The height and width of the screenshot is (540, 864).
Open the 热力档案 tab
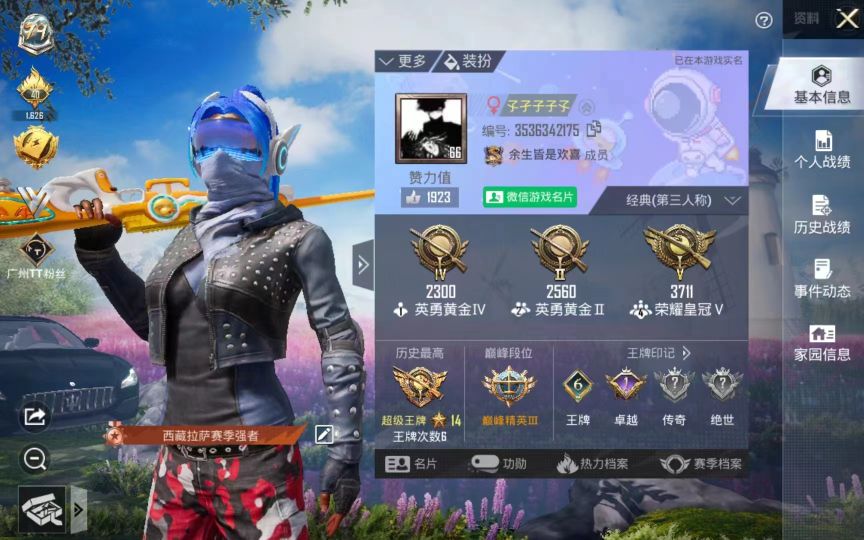(593, 464)
